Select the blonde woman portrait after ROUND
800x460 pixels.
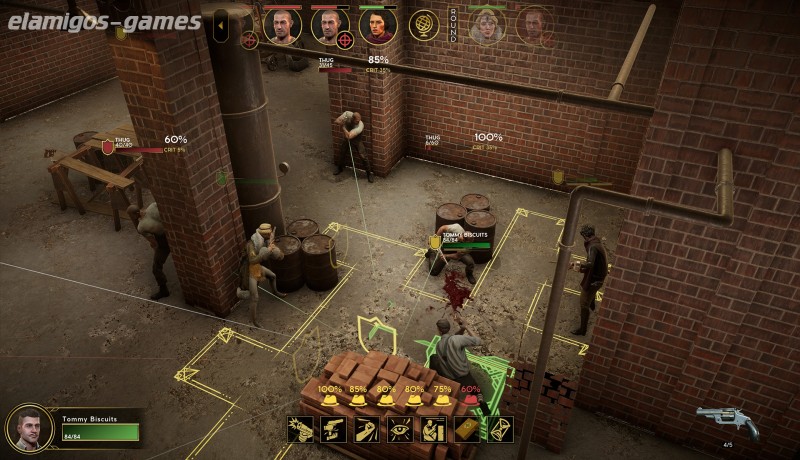click(x=487, y=26)
